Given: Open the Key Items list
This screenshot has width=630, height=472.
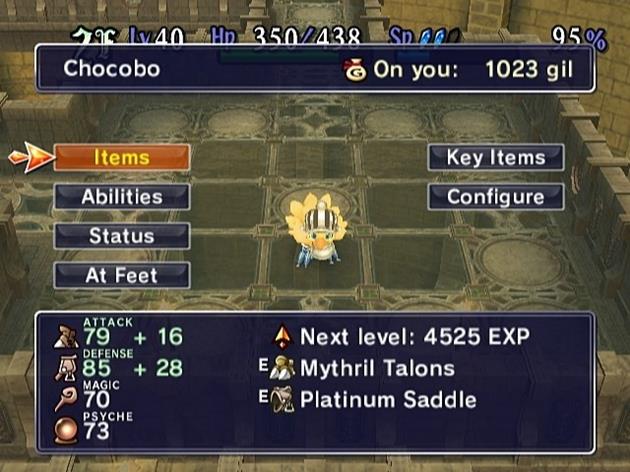Looking at the screenshot, I should (495, 158).
